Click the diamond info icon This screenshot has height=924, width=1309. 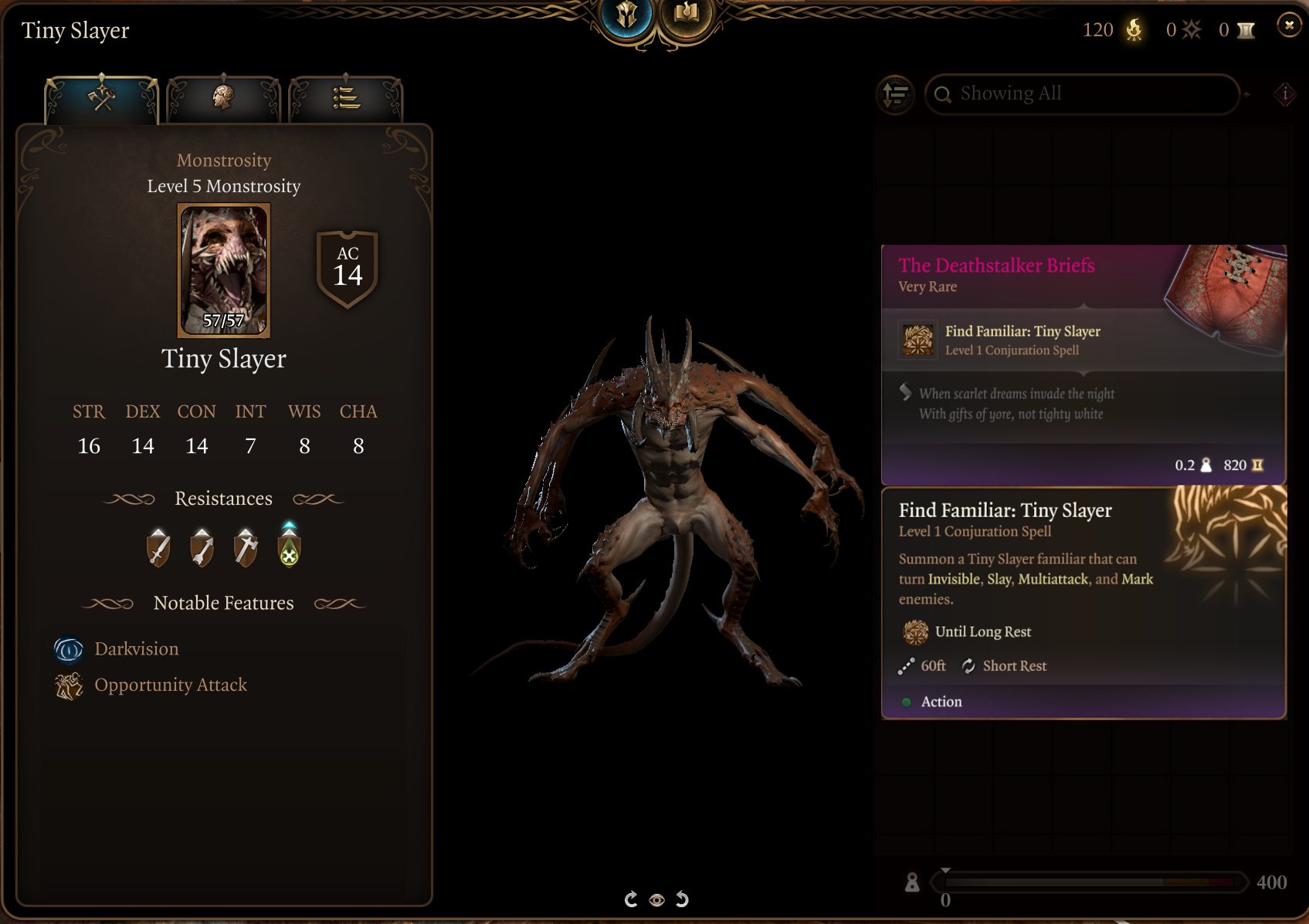click(1285, 94)
